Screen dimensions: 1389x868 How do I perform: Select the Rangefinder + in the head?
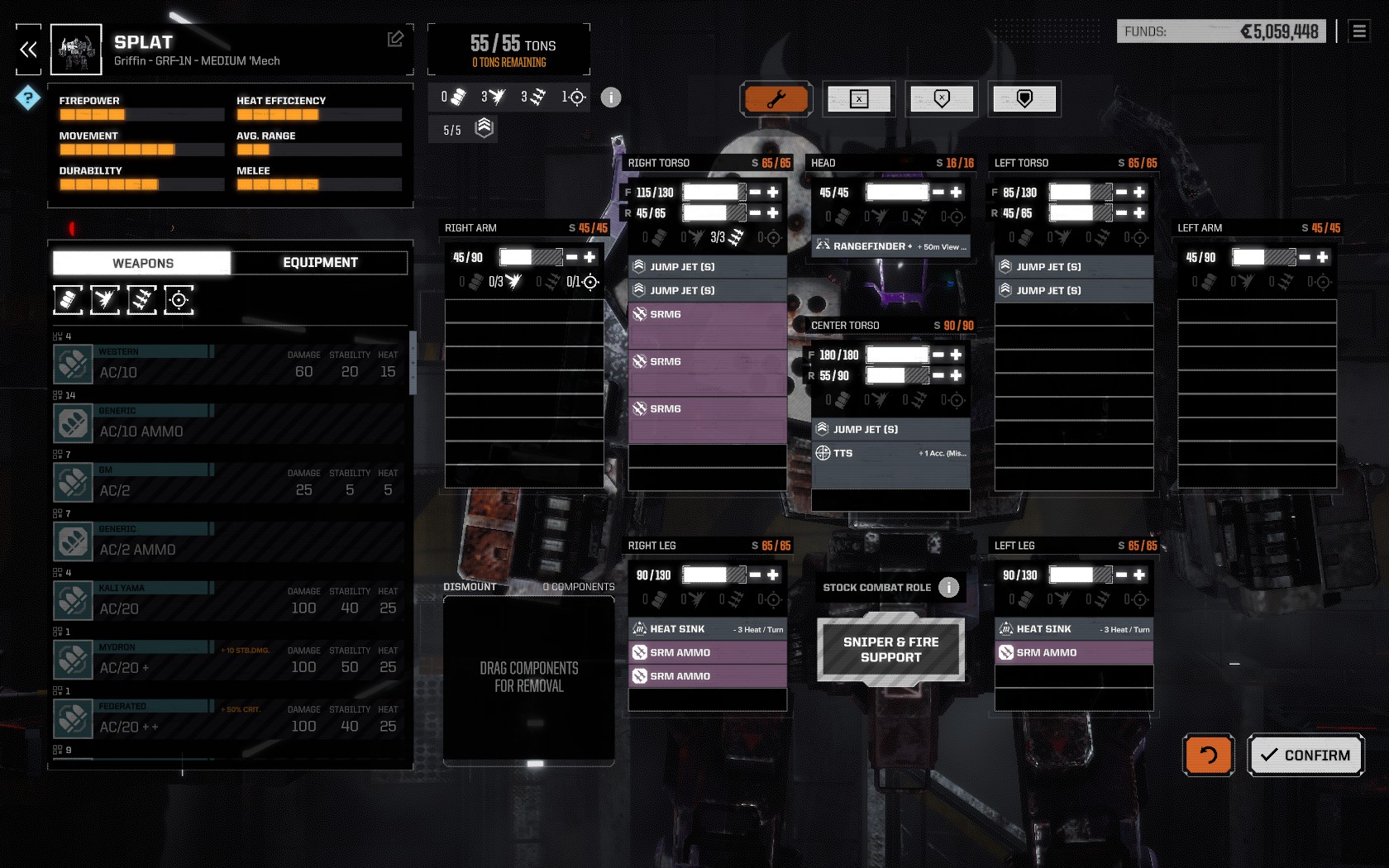(x=890, y=246)
